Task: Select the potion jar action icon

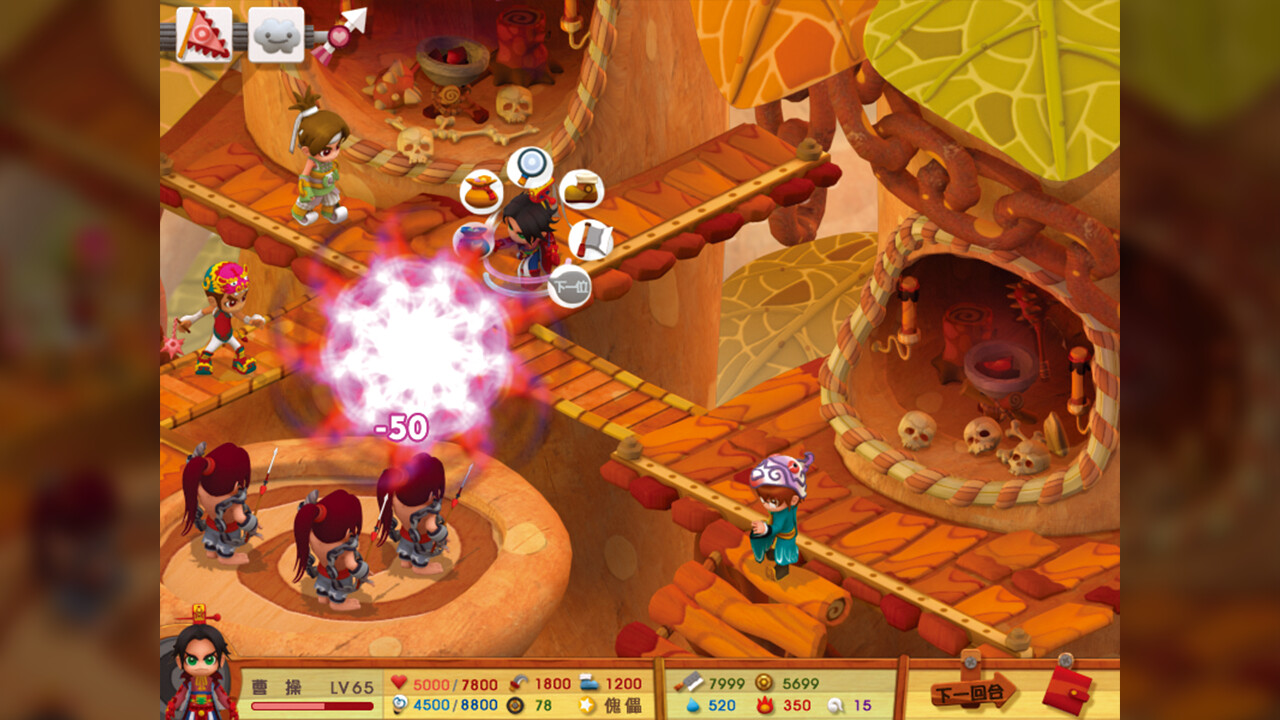Action: 472,240
